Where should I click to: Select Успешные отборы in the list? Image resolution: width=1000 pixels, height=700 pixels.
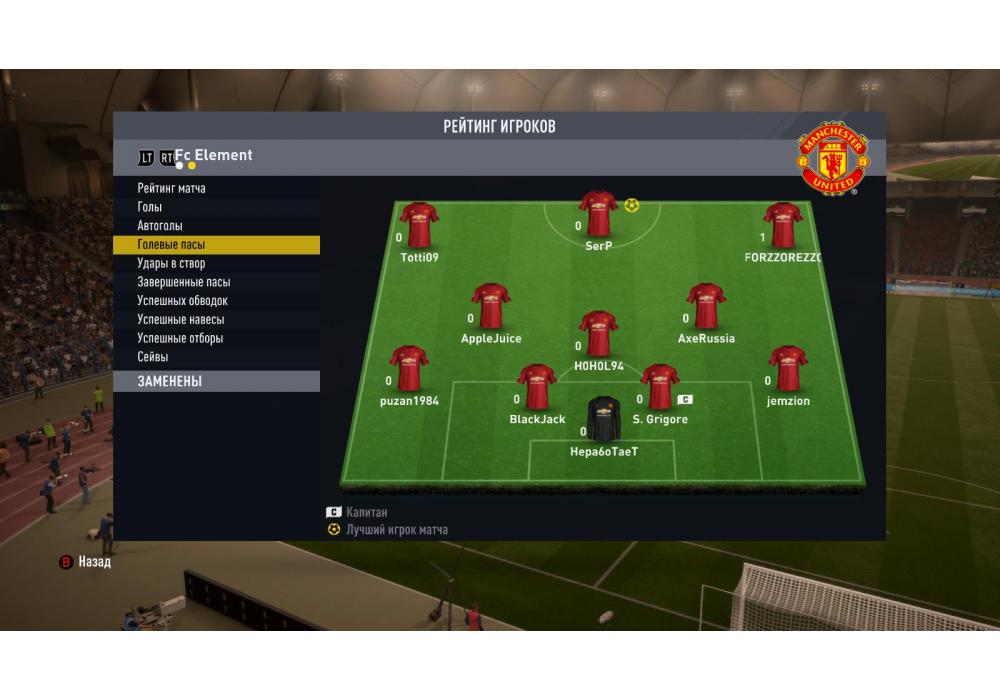180,338
